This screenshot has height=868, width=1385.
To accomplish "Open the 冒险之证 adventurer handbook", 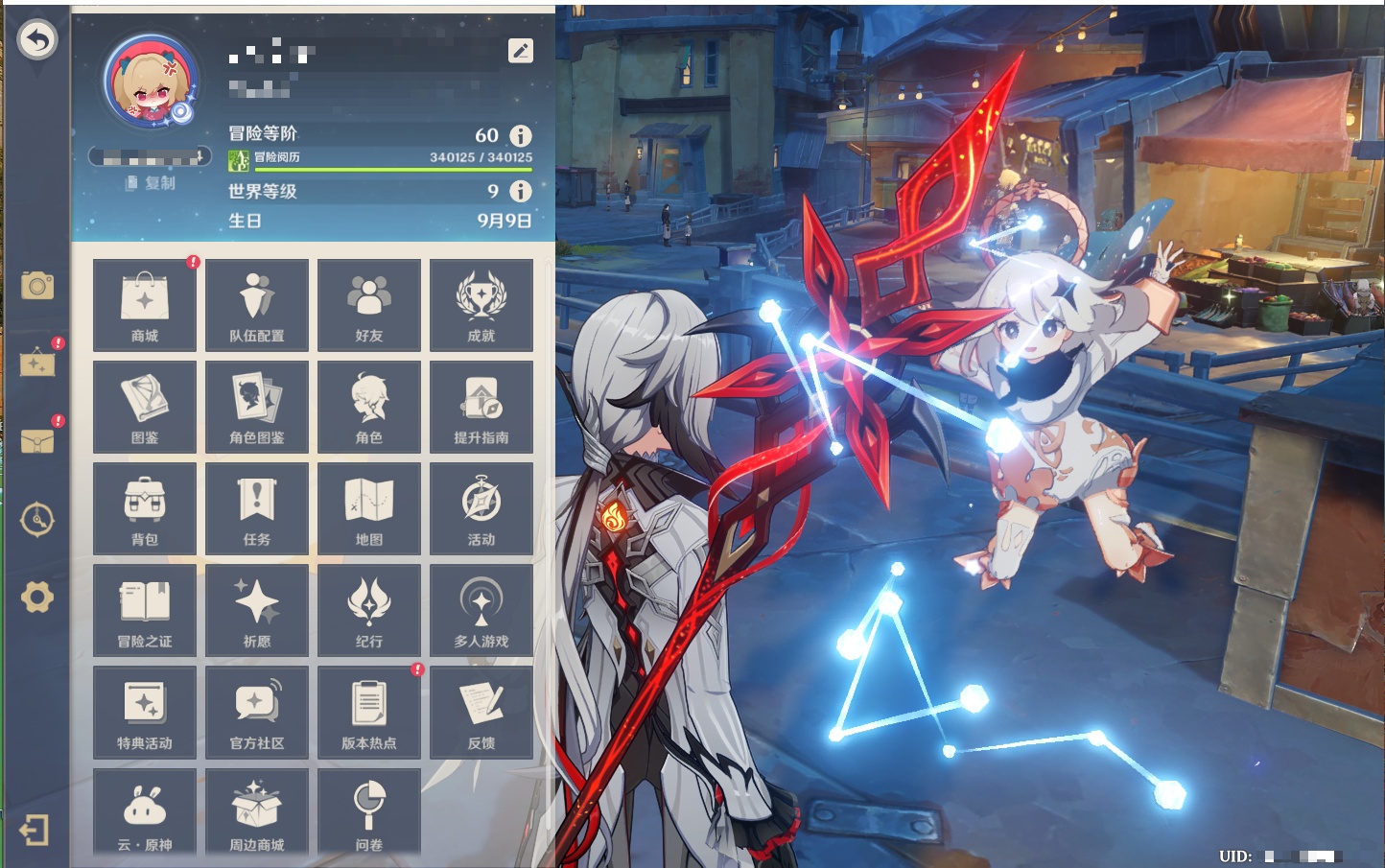I will click(x=145, y=610).
